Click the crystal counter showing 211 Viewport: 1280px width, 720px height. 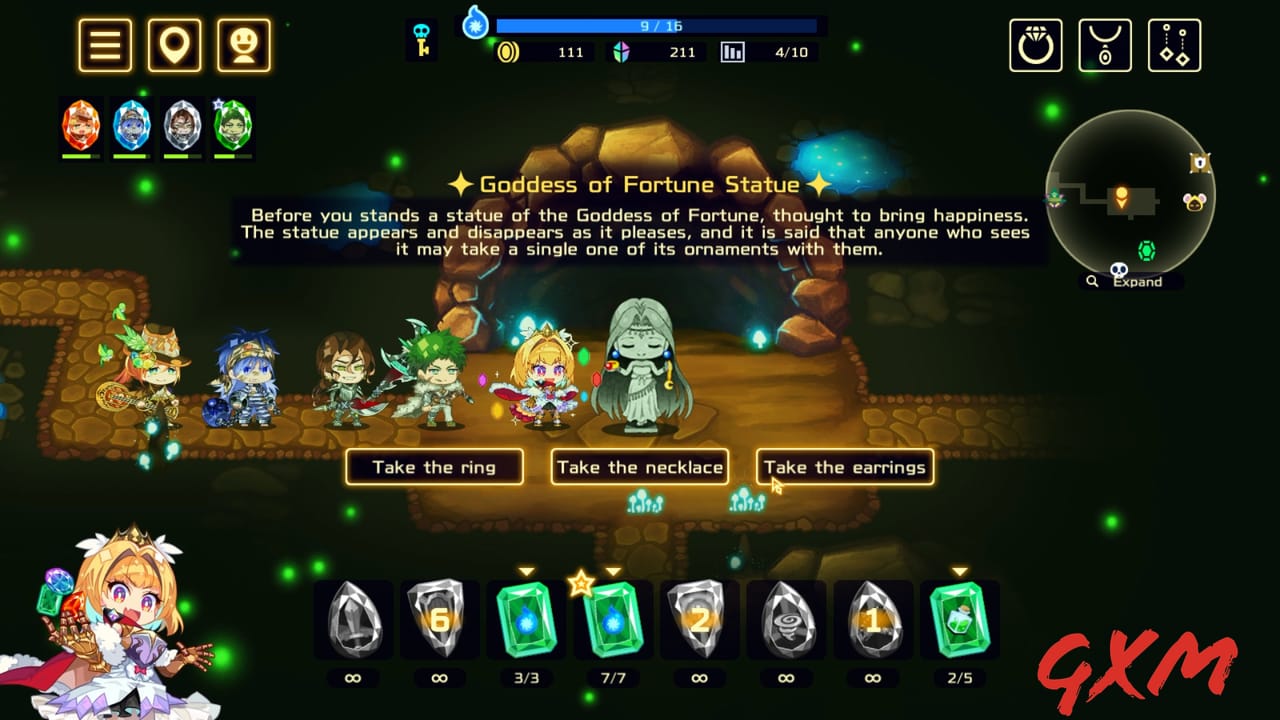(x=660, y=52)
